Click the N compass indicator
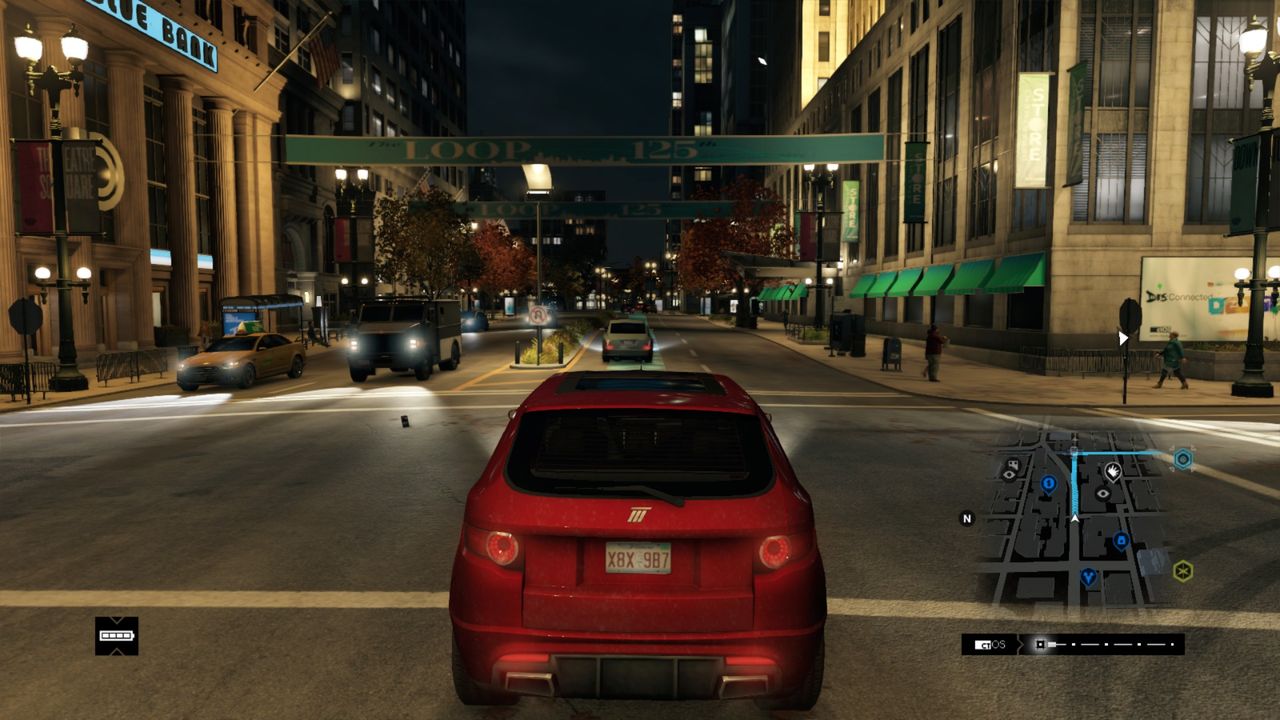Image resolution: width=1280 pixels, height=720 pixels. 967,518
